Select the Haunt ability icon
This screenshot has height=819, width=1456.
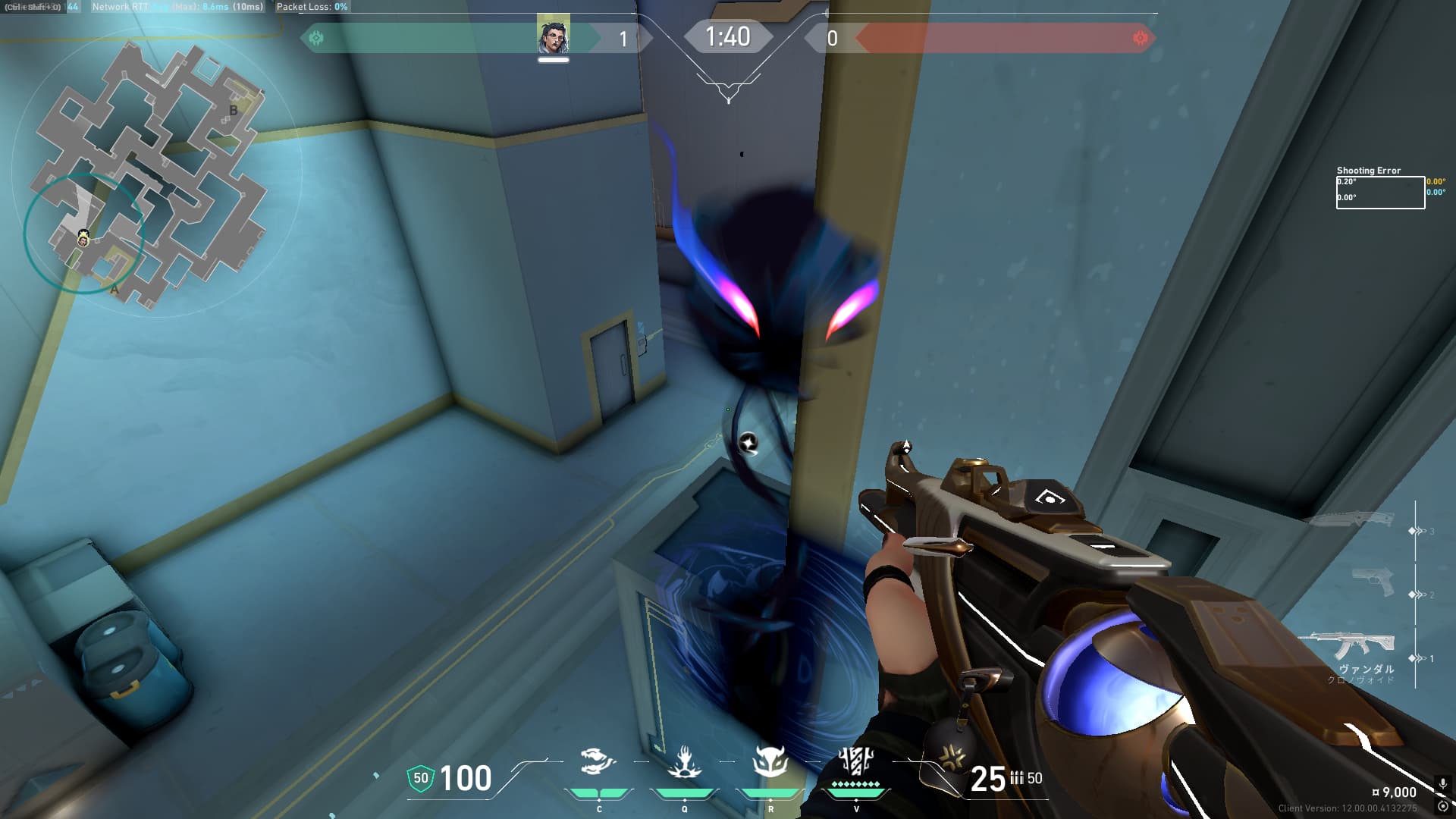[x=770, y=762]
